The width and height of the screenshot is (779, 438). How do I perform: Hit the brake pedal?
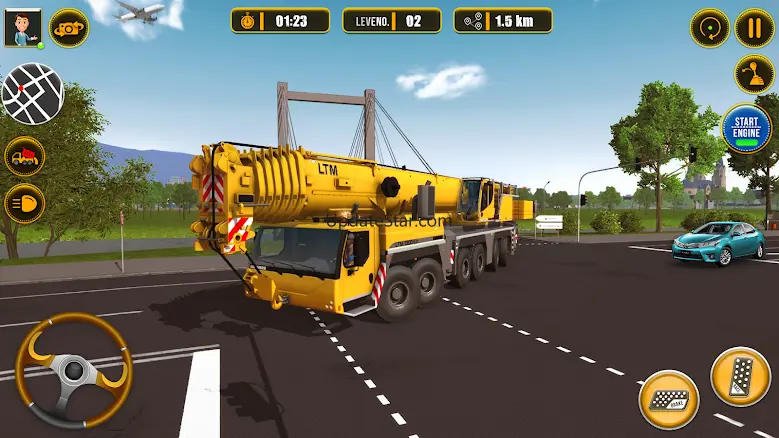click(669, 398)
